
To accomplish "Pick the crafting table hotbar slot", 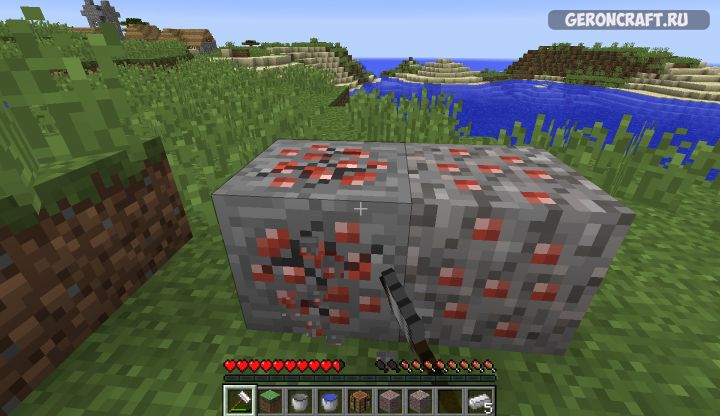I will 360,401.
